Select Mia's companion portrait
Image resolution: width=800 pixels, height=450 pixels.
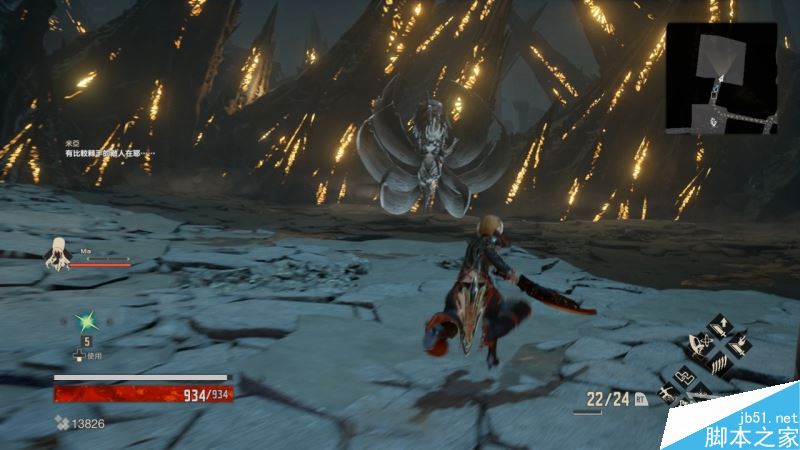pyautogui.click(x=58, y=253)
